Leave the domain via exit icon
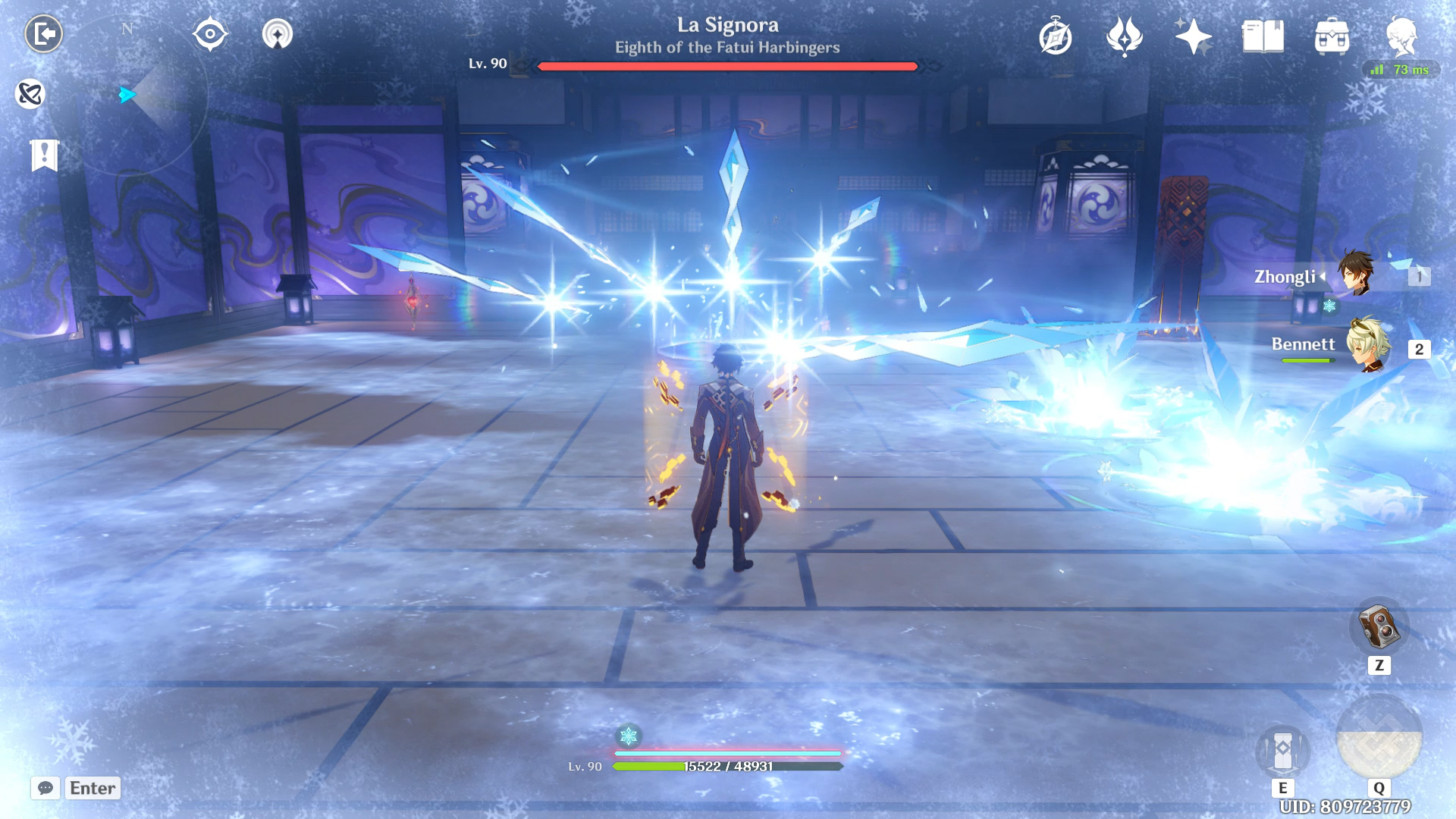The height and width of the screenshot is (819, 1456). [x=44, y=34]
